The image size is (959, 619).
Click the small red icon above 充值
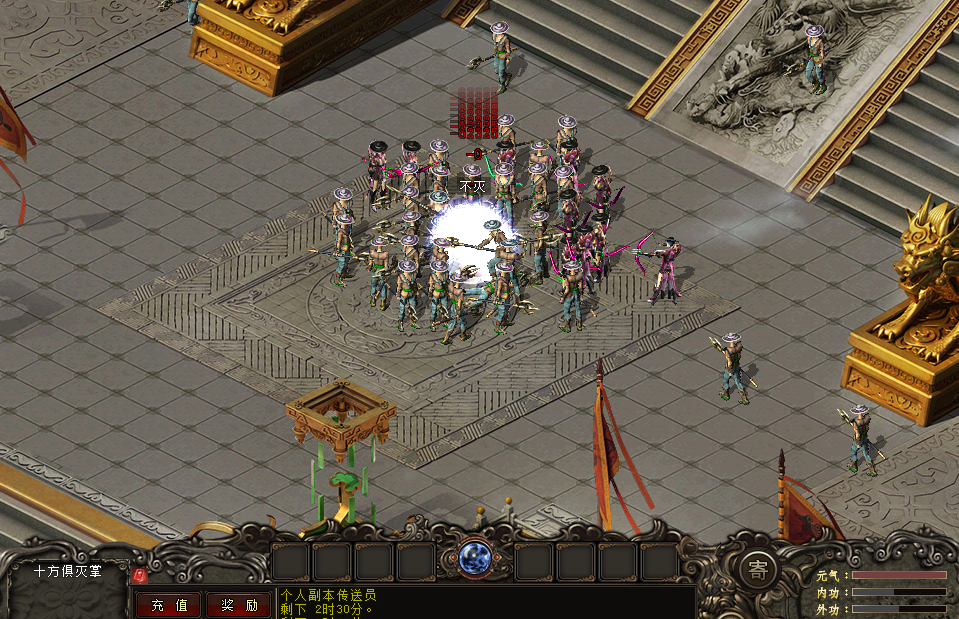pos(141,575)
